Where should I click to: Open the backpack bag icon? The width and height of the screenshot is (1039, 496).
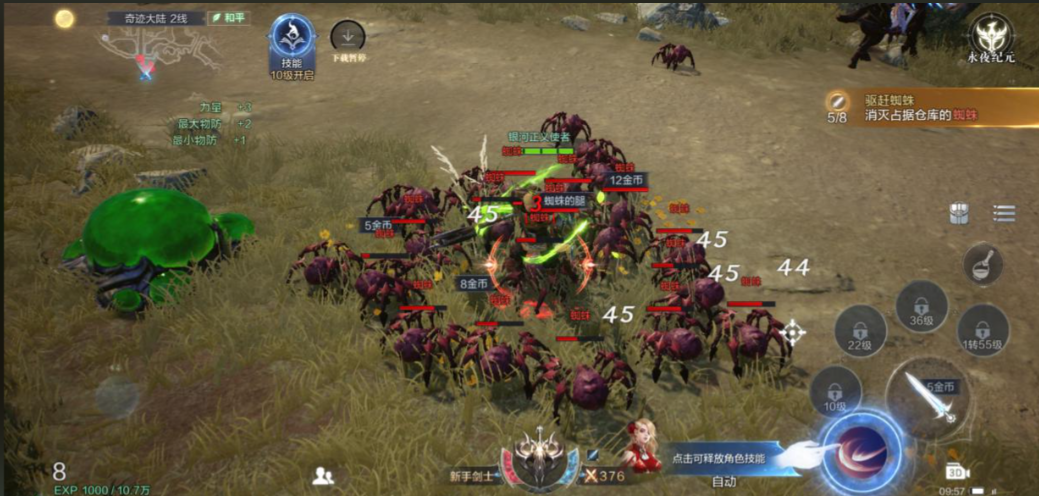[959, 213]
